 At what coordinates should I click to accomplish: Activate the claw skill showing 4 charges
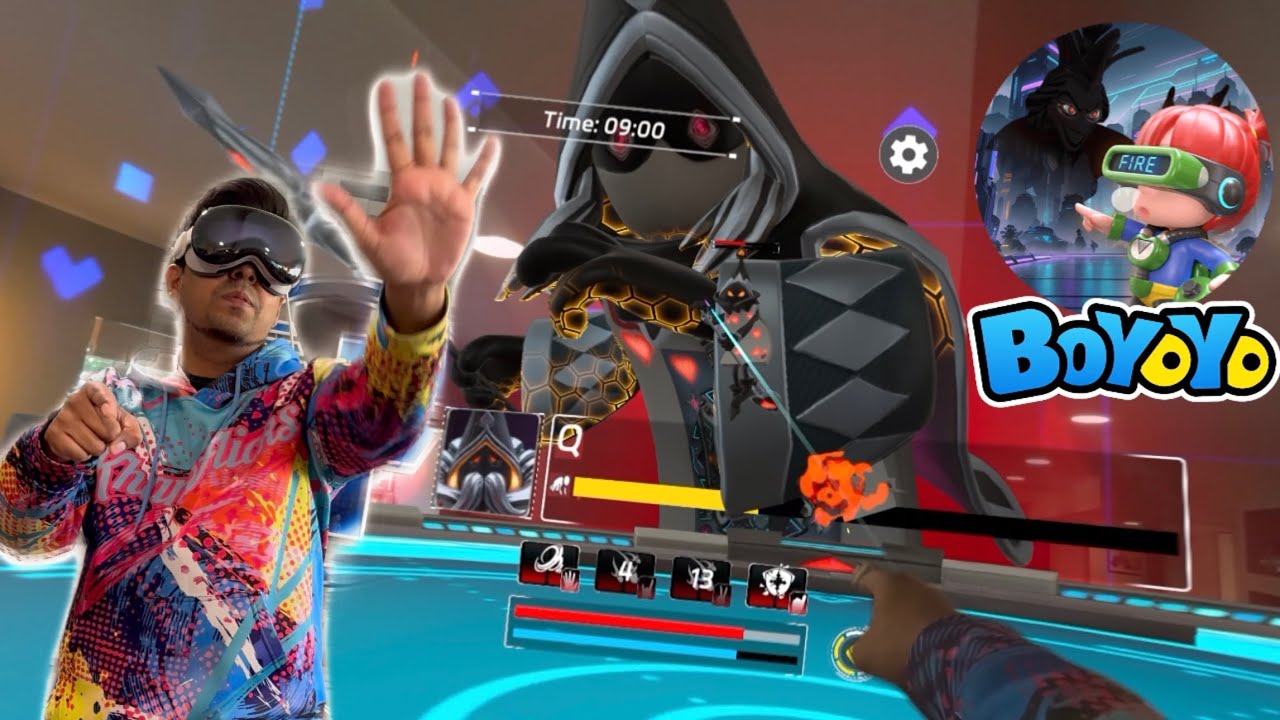625,572
